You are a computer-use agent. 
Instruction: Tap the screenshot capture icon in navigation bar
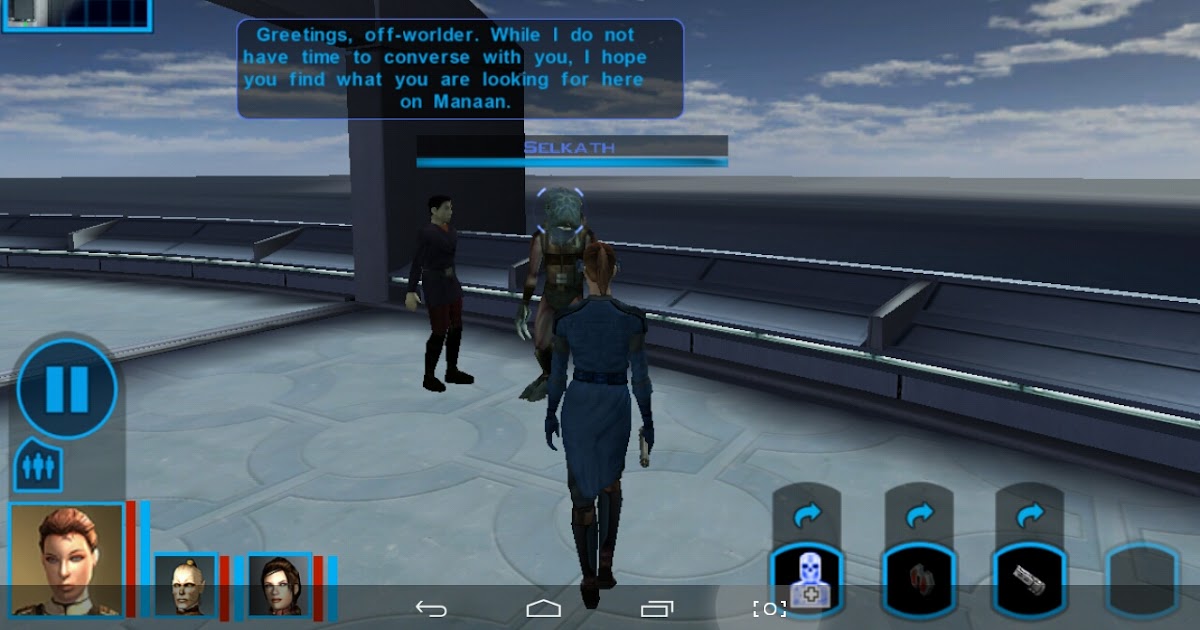pyautogui.click(x=769, y=608)
